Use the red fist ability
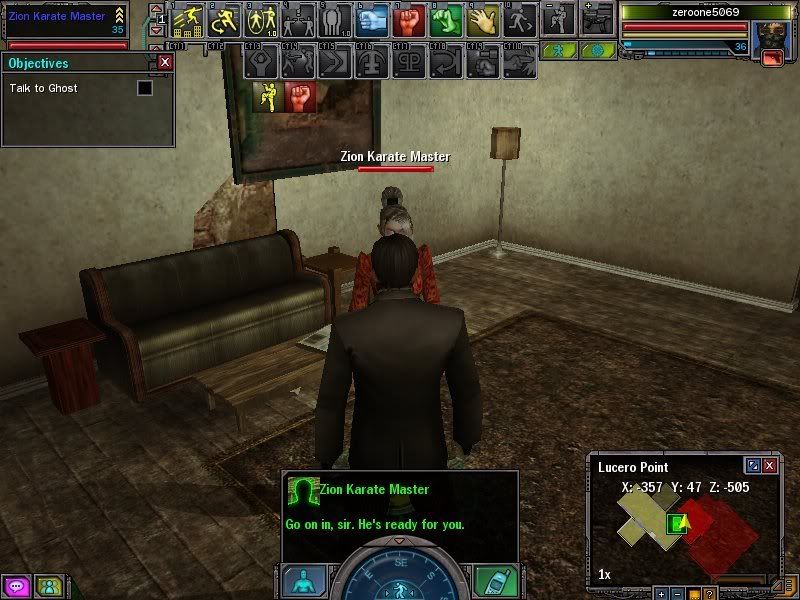 [x=406, y=19]
